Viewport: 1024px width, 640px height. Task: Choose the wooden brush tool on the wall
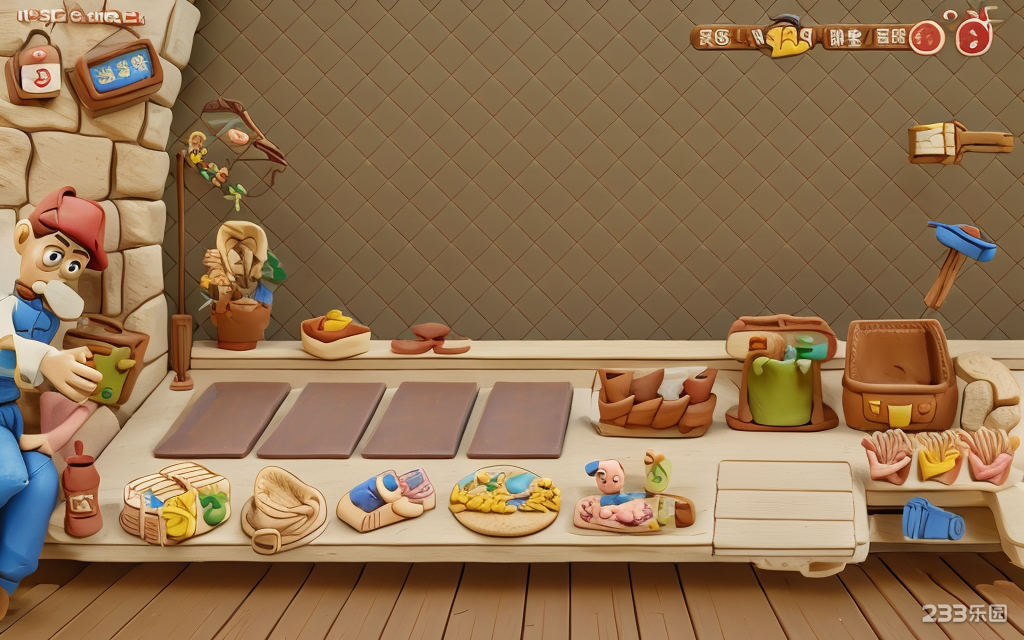[958, 142]
